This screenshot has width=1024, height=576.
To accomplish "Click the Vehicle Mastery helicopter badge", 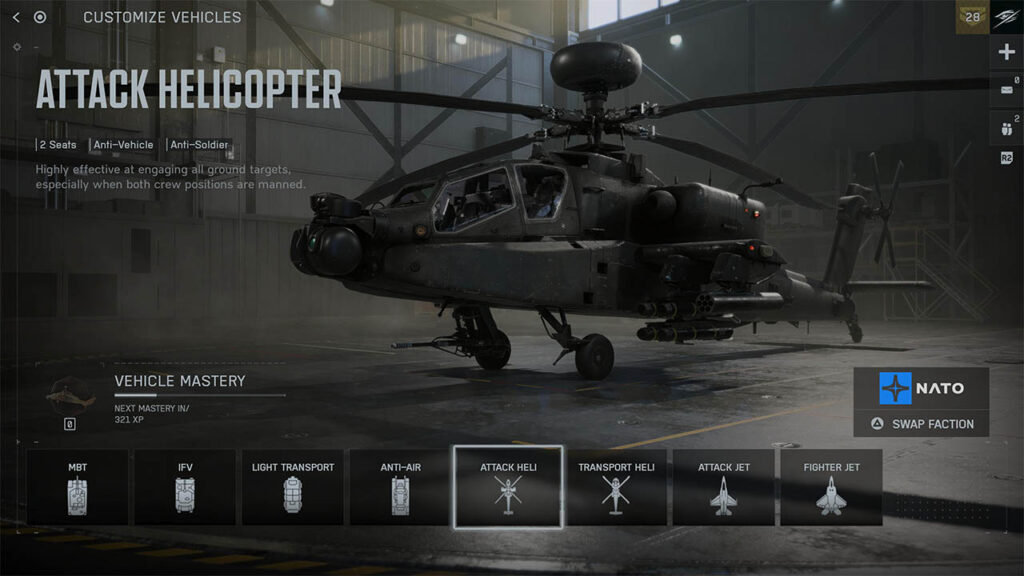I will coord(69,393).
